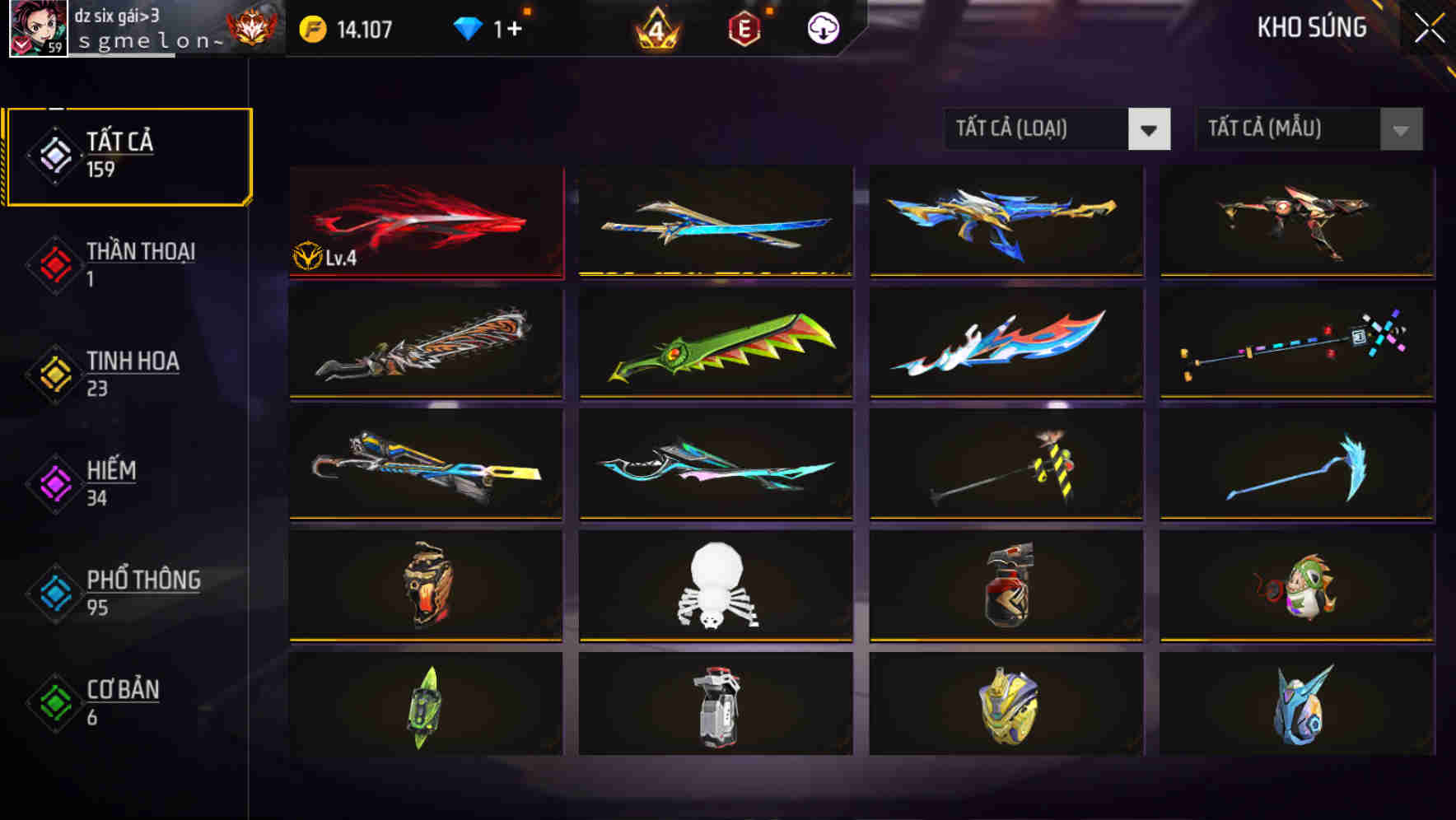This screenshot has height=820, width=1456.
Task: Open the cloud download icon in top bar
Action: coord(823,27)
